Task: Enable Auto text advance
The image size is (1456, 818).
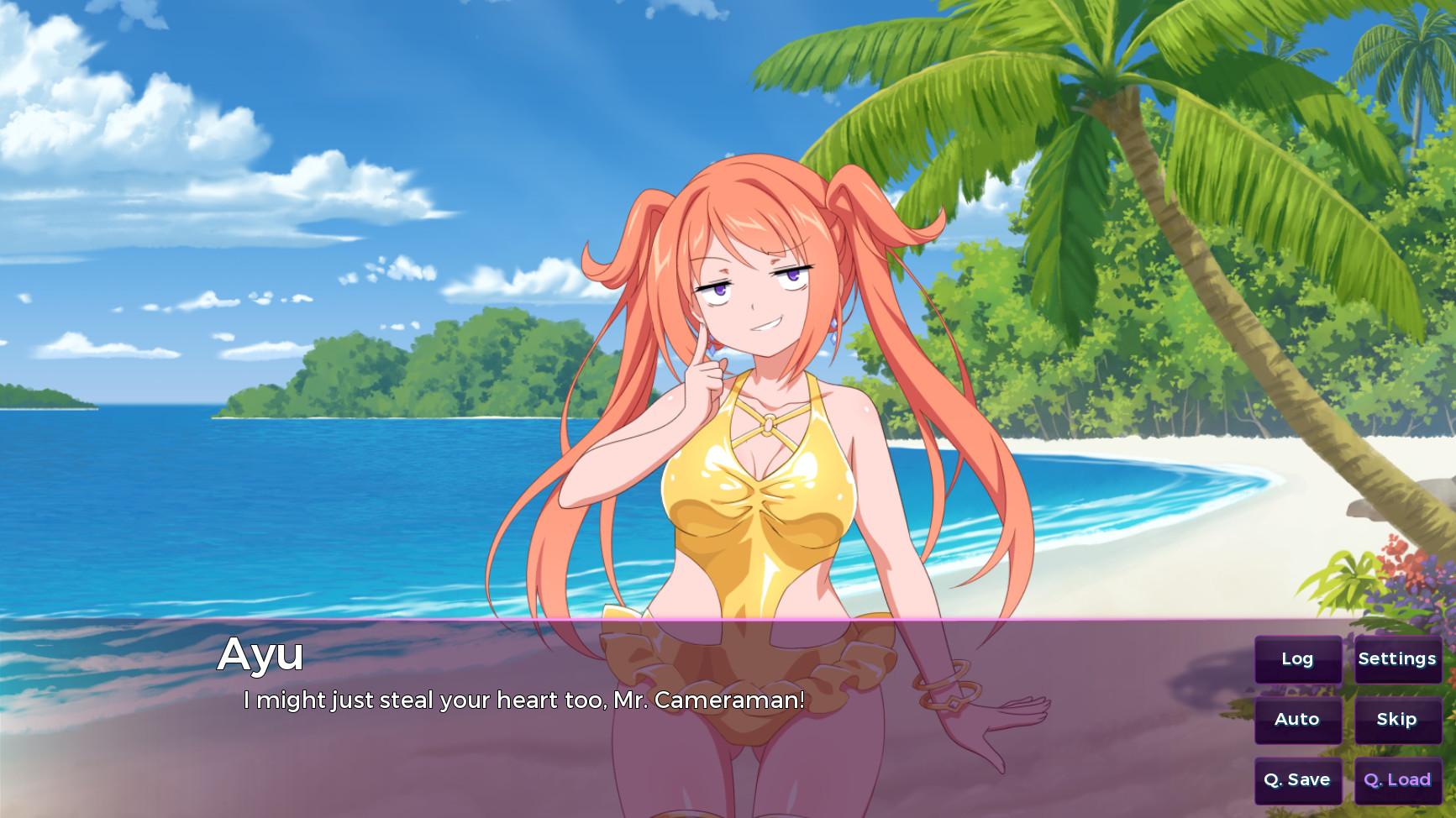Action: click(x=1297, y=720)
